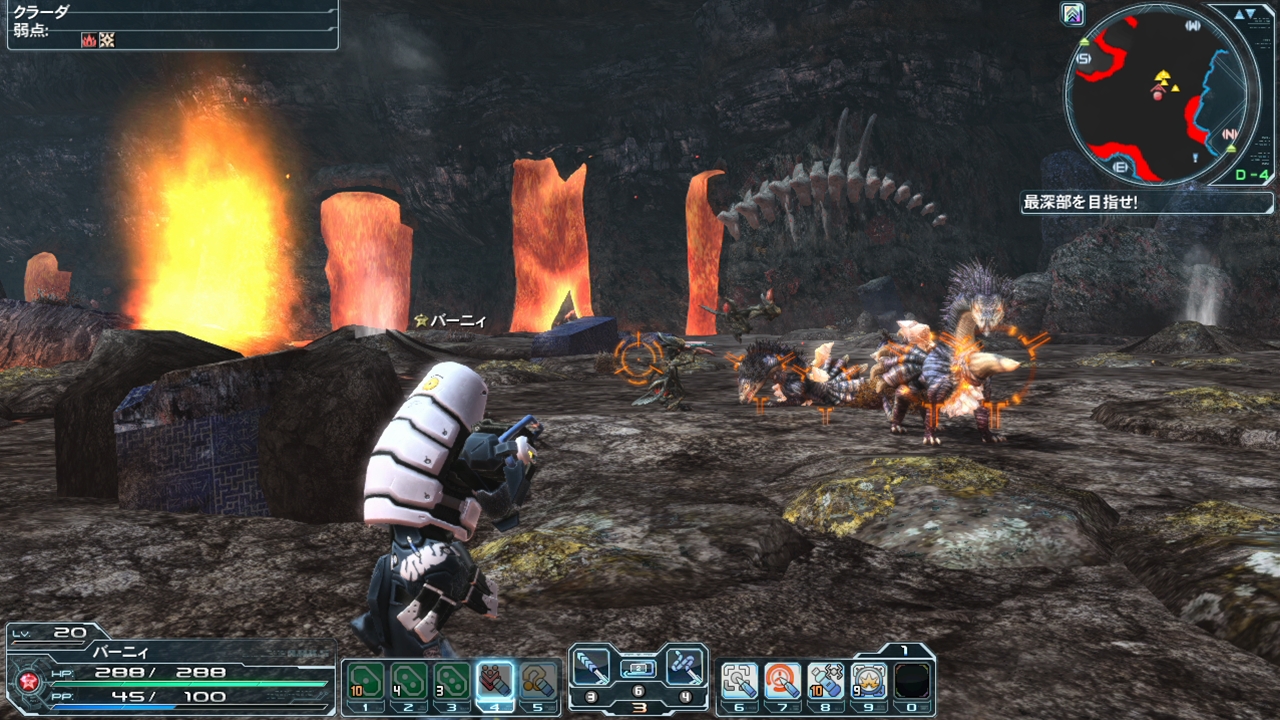Screen dimensions: 1280x720
Task: Open the circular minimap
Action: [x=1155, y=93]
